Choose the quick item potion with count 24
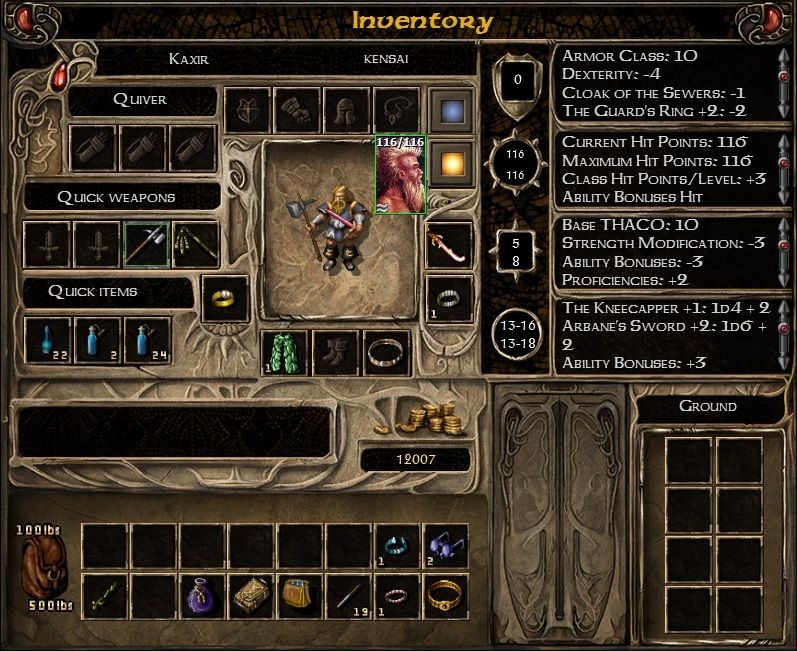Screen dimensions: 797x651 (x=146, y=341)
